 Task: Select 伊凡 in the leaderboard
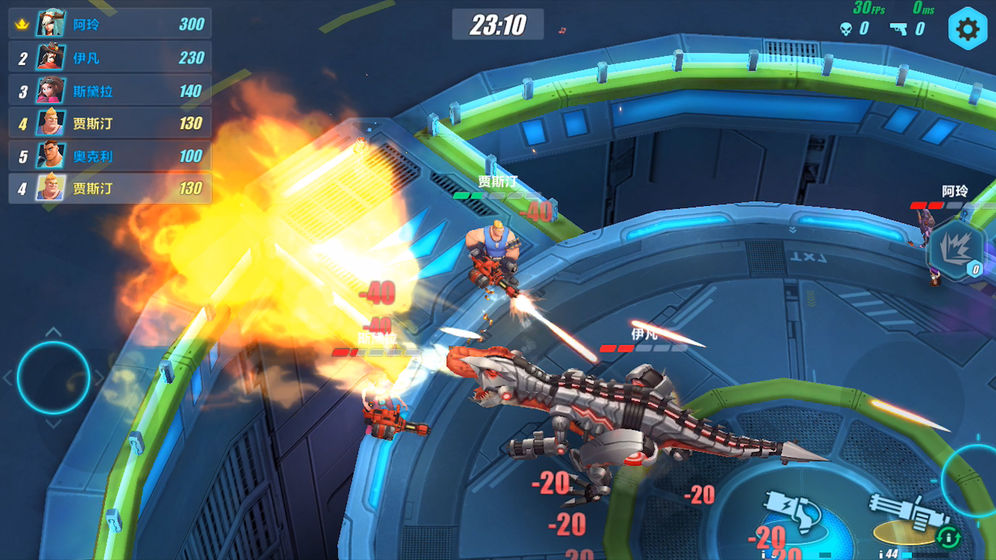coord(110,57)
